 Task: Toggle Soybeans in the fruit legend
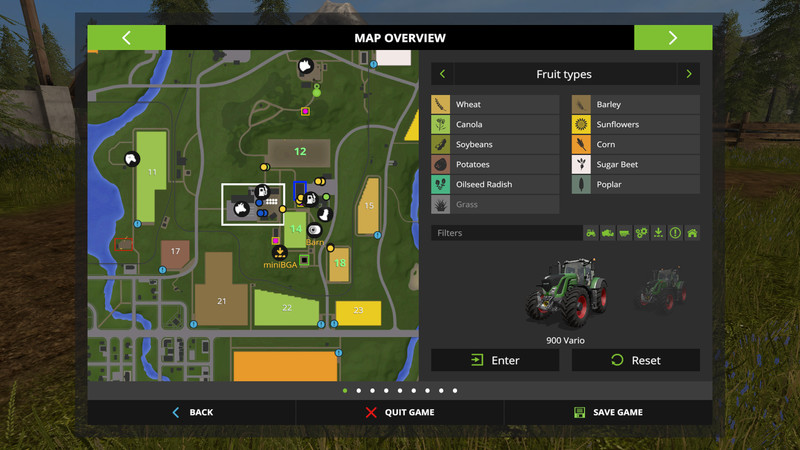click(495, 145)
